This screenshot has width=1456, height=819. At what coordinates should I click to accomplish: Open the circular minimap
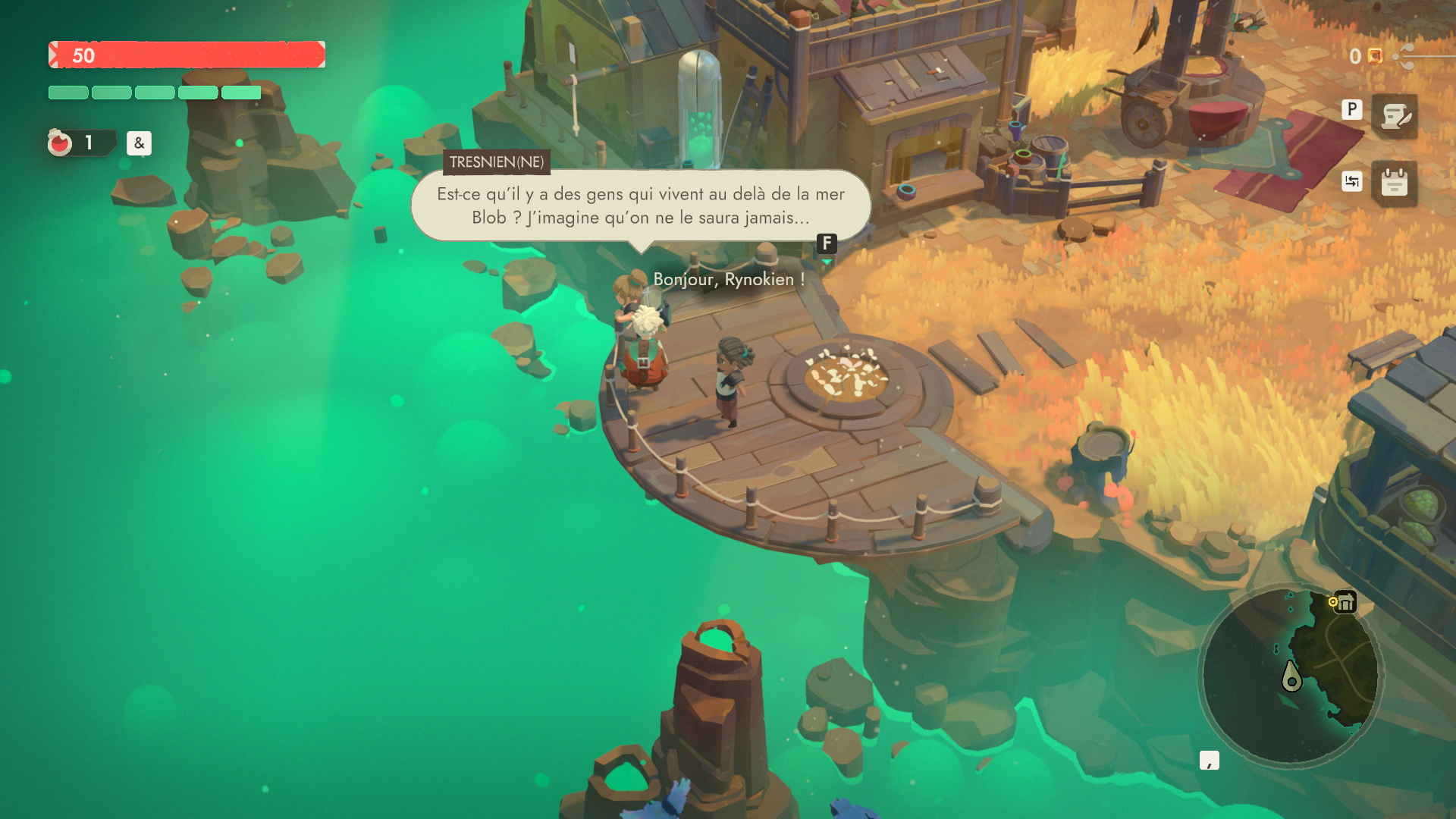point(1290,676)
